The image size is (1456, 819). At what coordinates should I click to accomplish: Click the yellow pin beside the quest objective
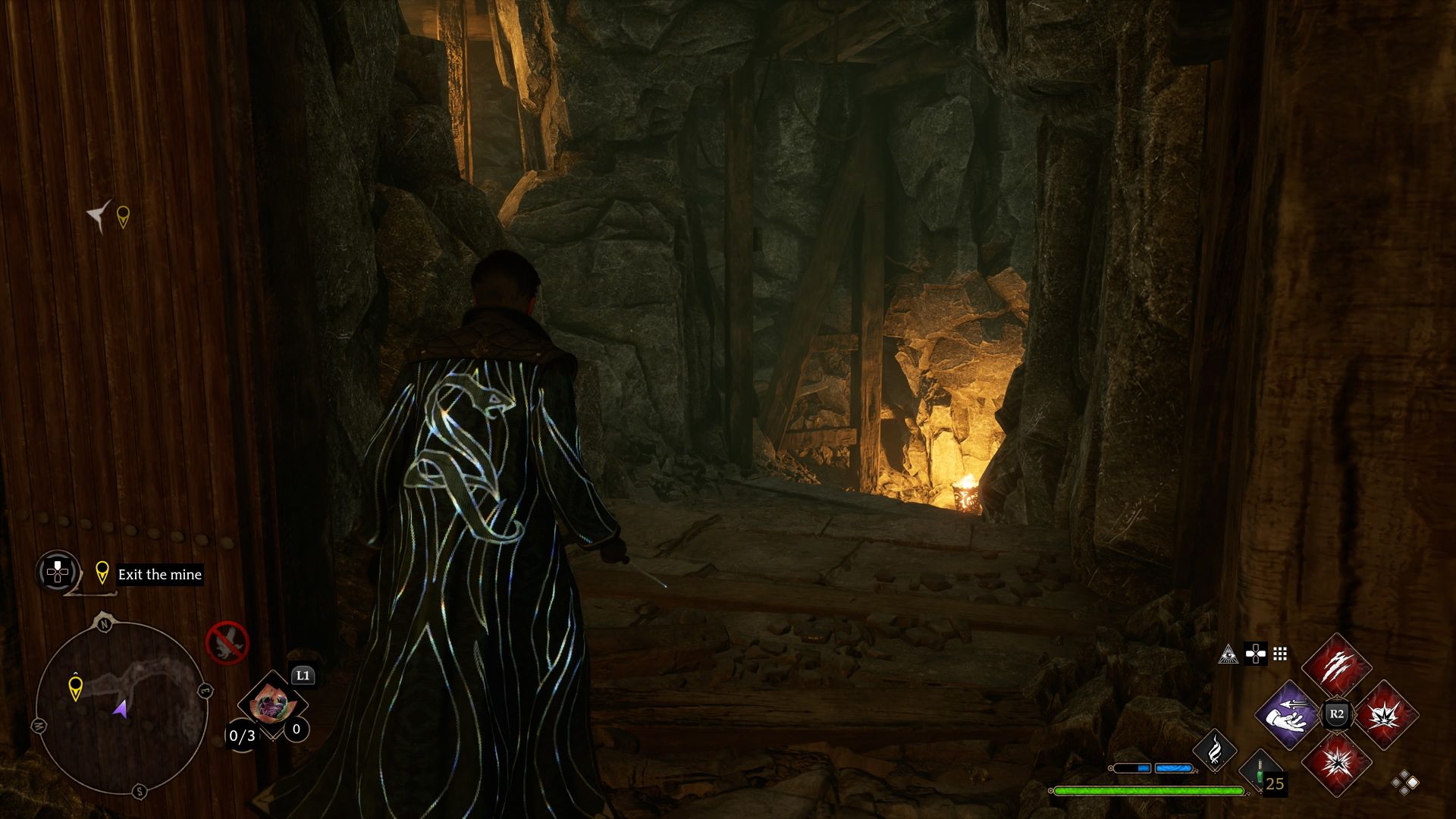[102, 573]
